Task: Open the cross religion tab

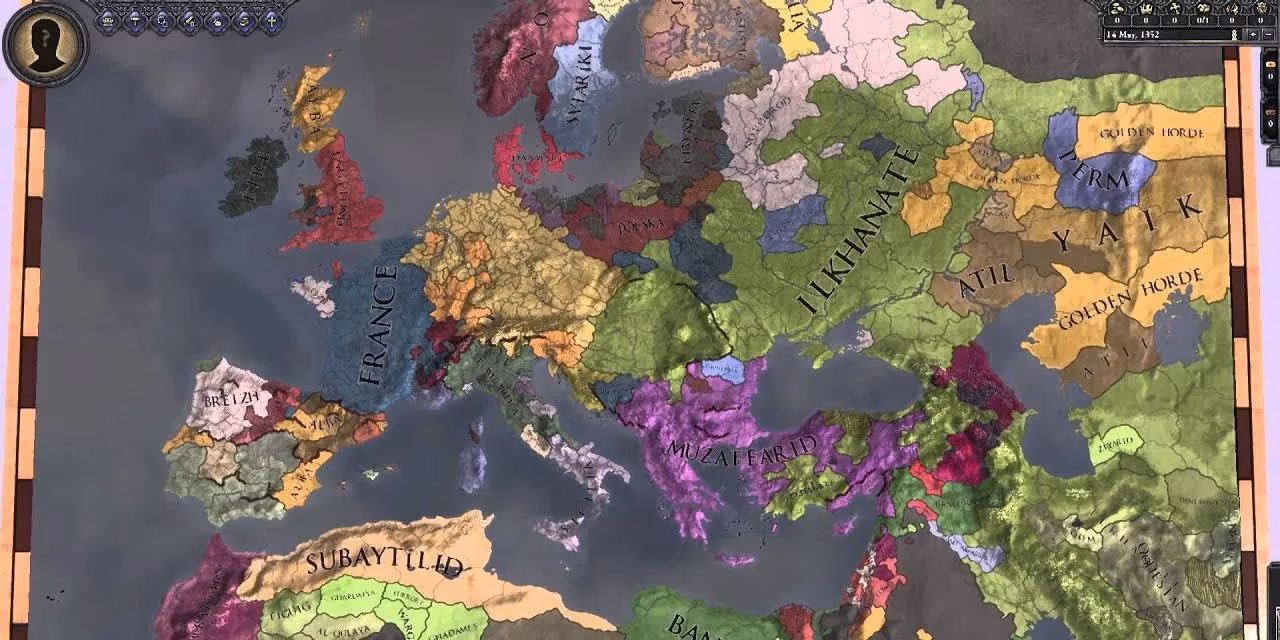Action: (x=272, y=21)
